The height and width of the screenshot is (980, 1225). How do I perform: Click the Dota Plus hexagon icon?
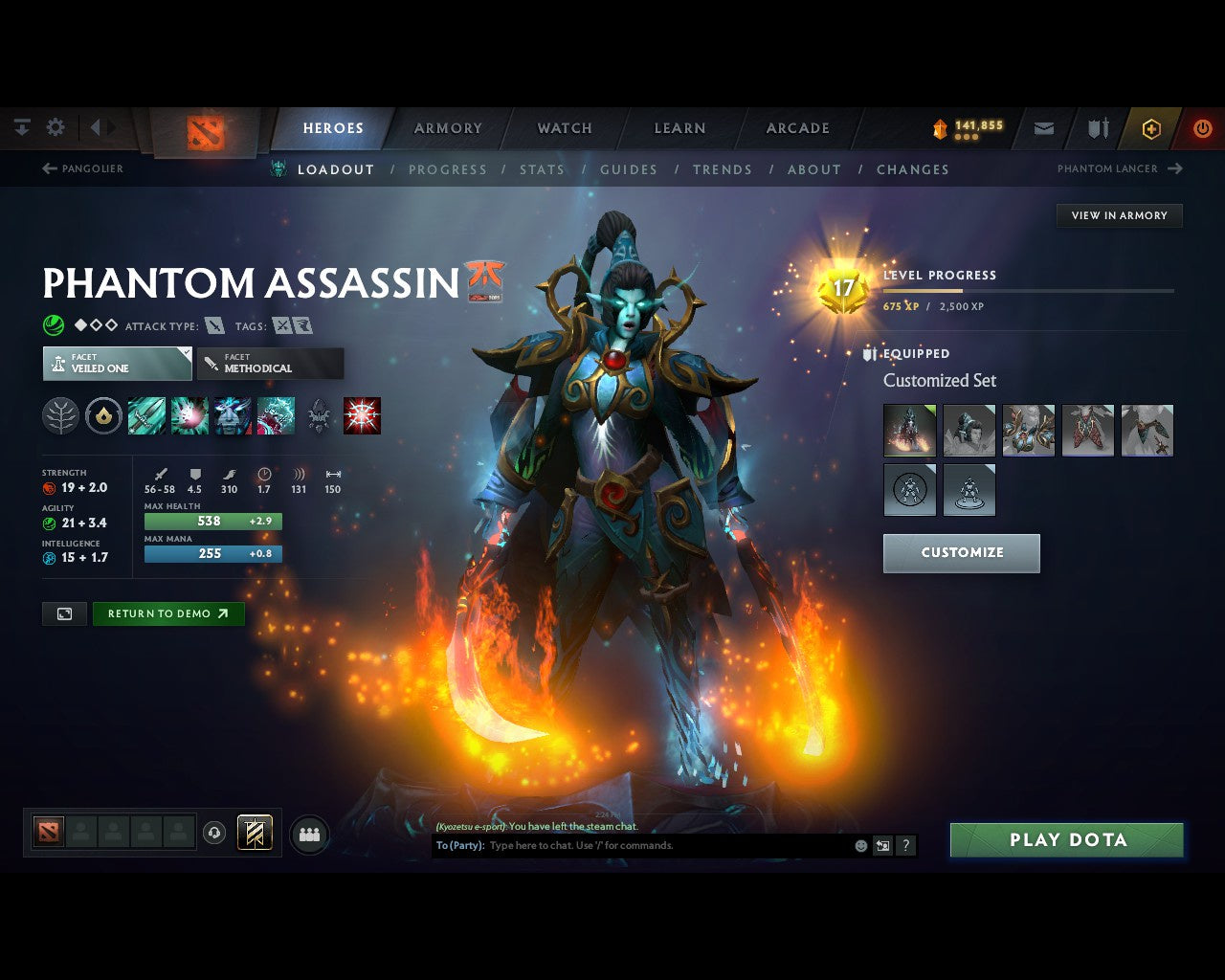click(x=1150, y=128)
